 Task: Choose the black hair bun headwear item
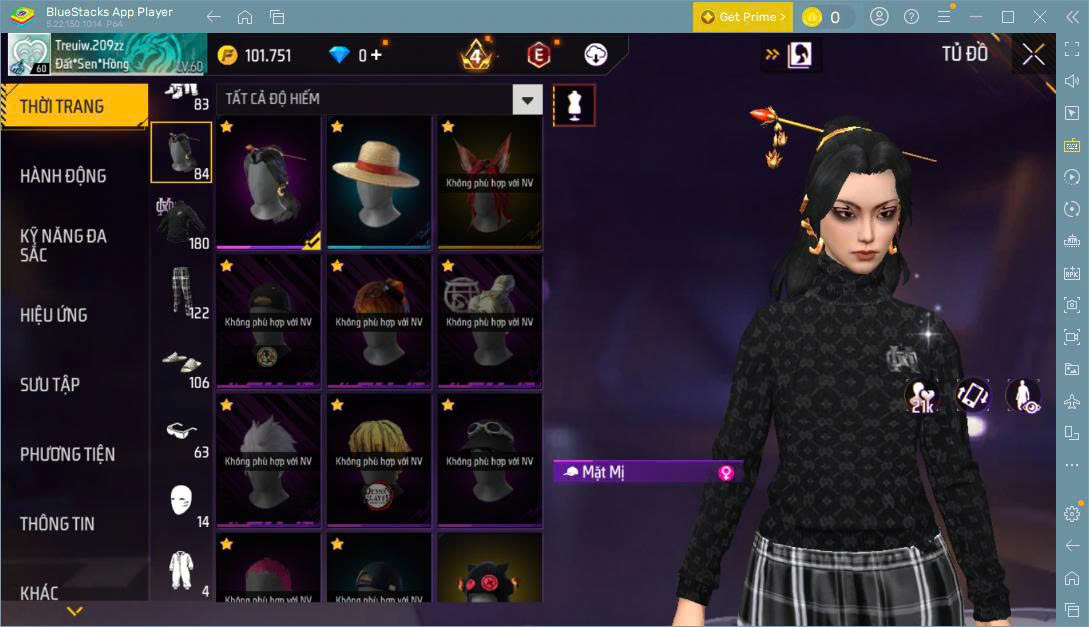pos(268,182)
